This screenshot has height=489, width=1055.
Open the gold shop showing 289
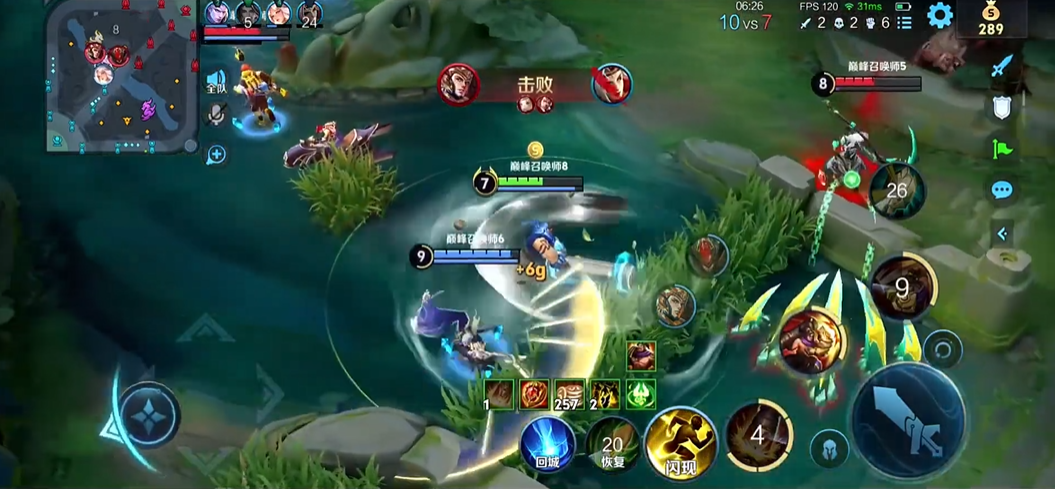point(989,19)
